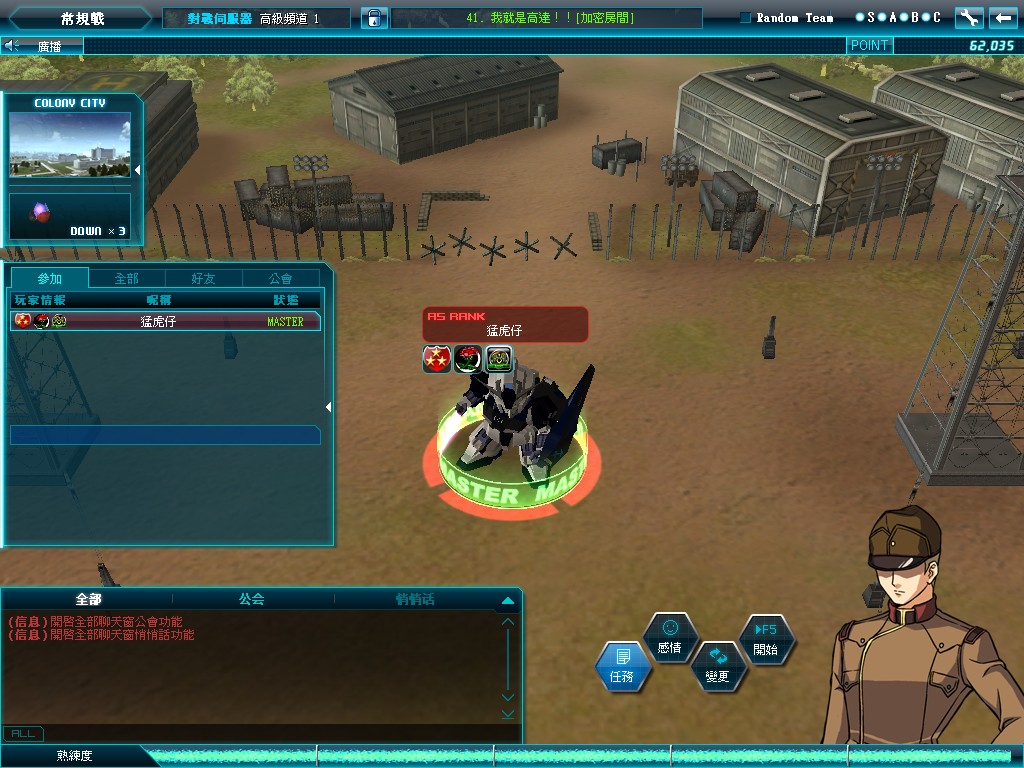
Task: Click the room lock icon
Action: 372,18
